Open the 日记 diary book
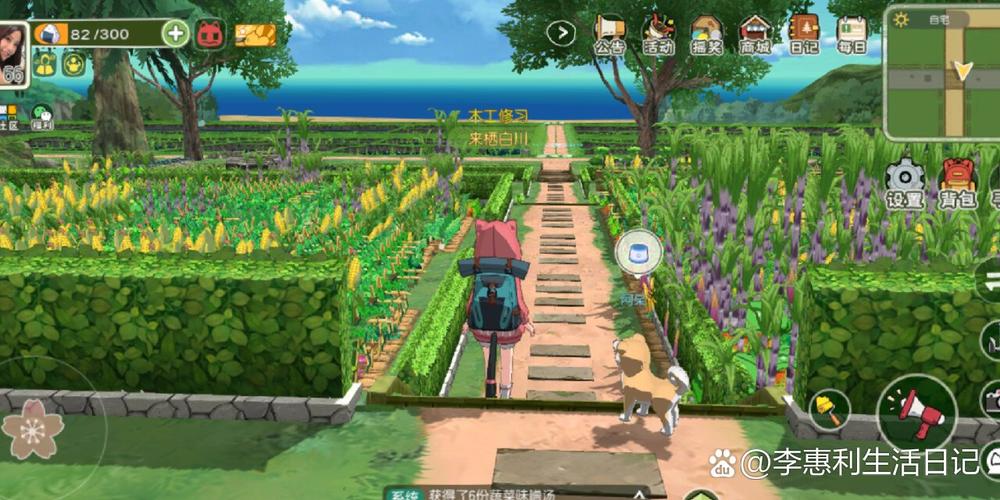Screen dimensions: 1000x500 coord(804,34)
